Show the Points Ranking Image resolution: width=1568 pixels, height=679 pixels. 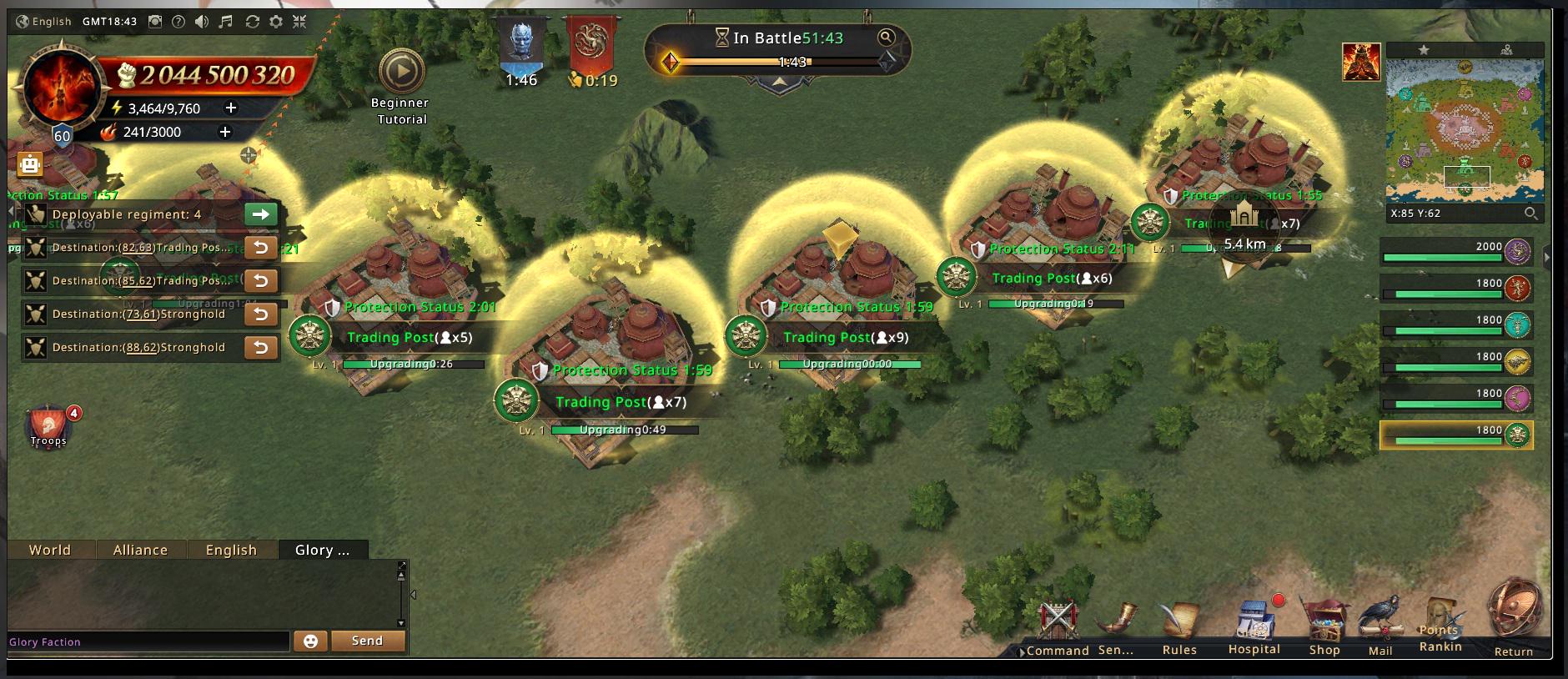(1440, 626)
